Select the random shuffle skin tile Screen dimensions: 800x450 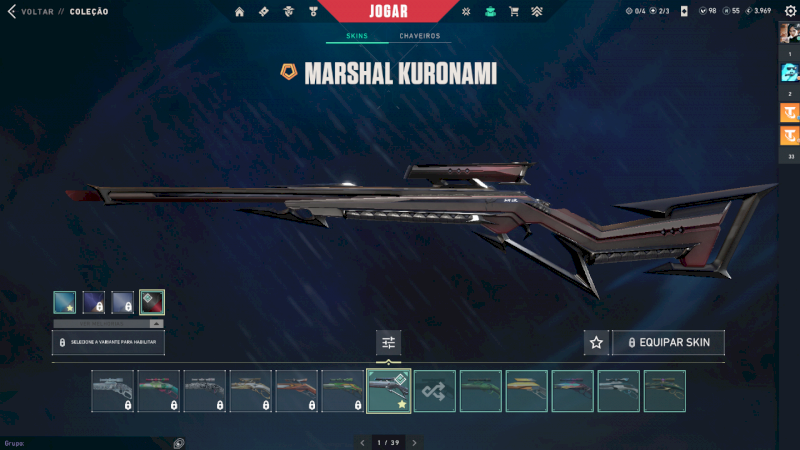click(x=435, y=391)
